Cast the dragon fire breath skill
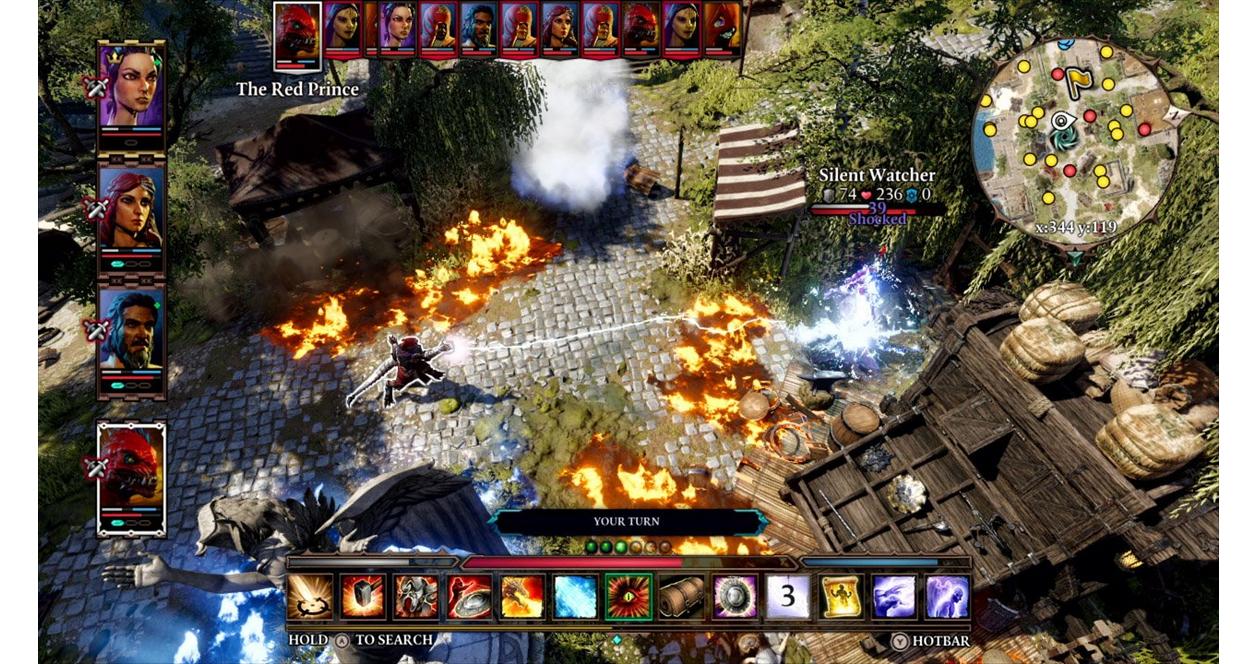This screenshot has width=1256, height=664. pos(522,596)
